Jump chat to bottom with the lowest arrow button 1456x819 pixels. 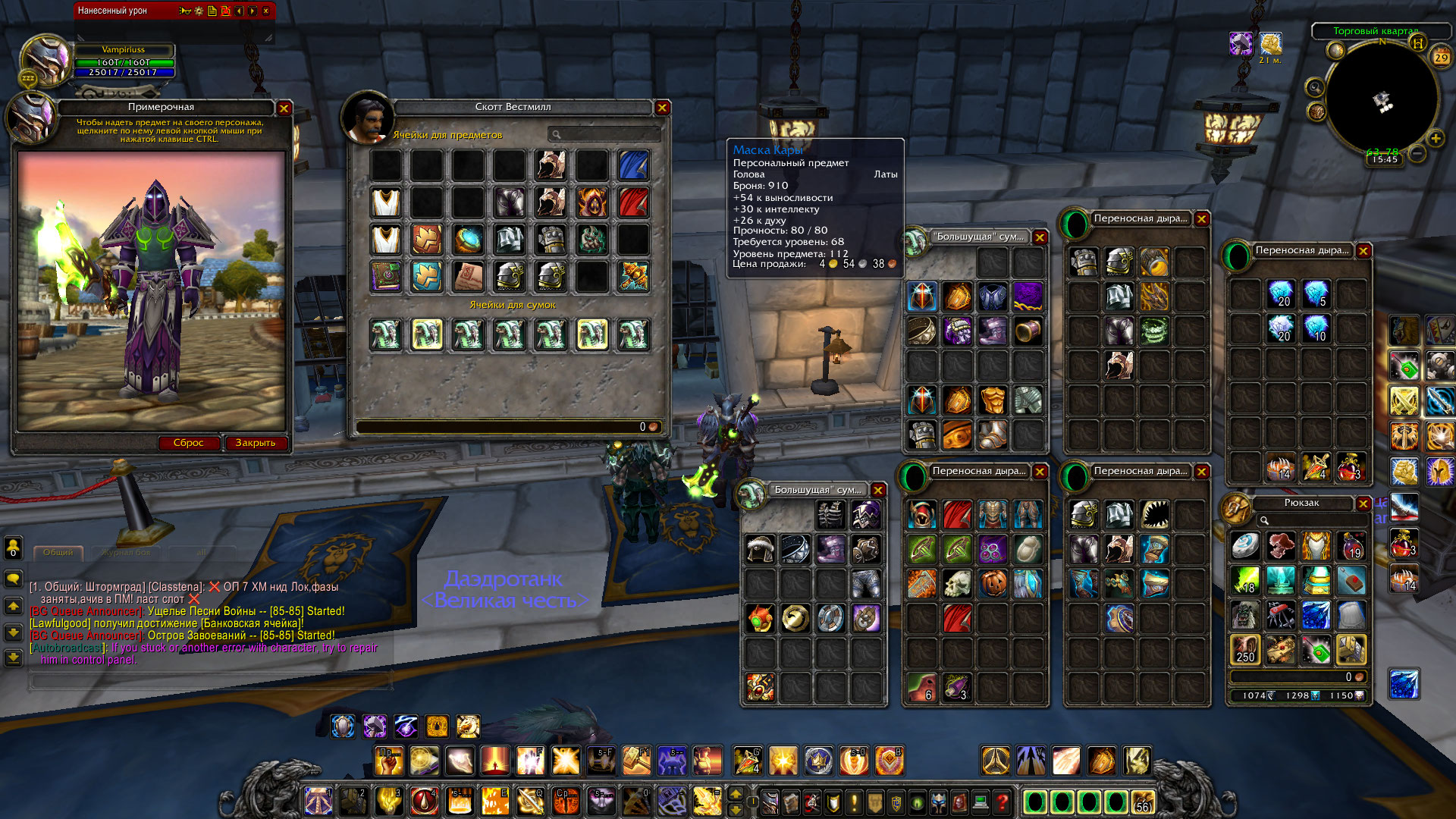13,657
